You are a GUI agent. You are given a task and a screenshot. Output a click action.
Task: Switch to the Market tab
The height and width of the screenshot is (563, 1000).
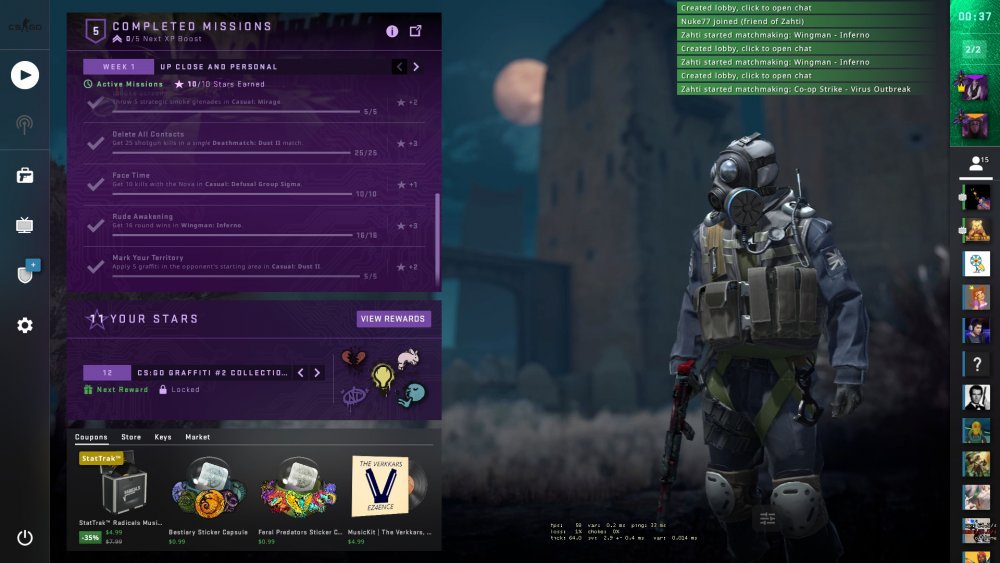click(197, 437)
